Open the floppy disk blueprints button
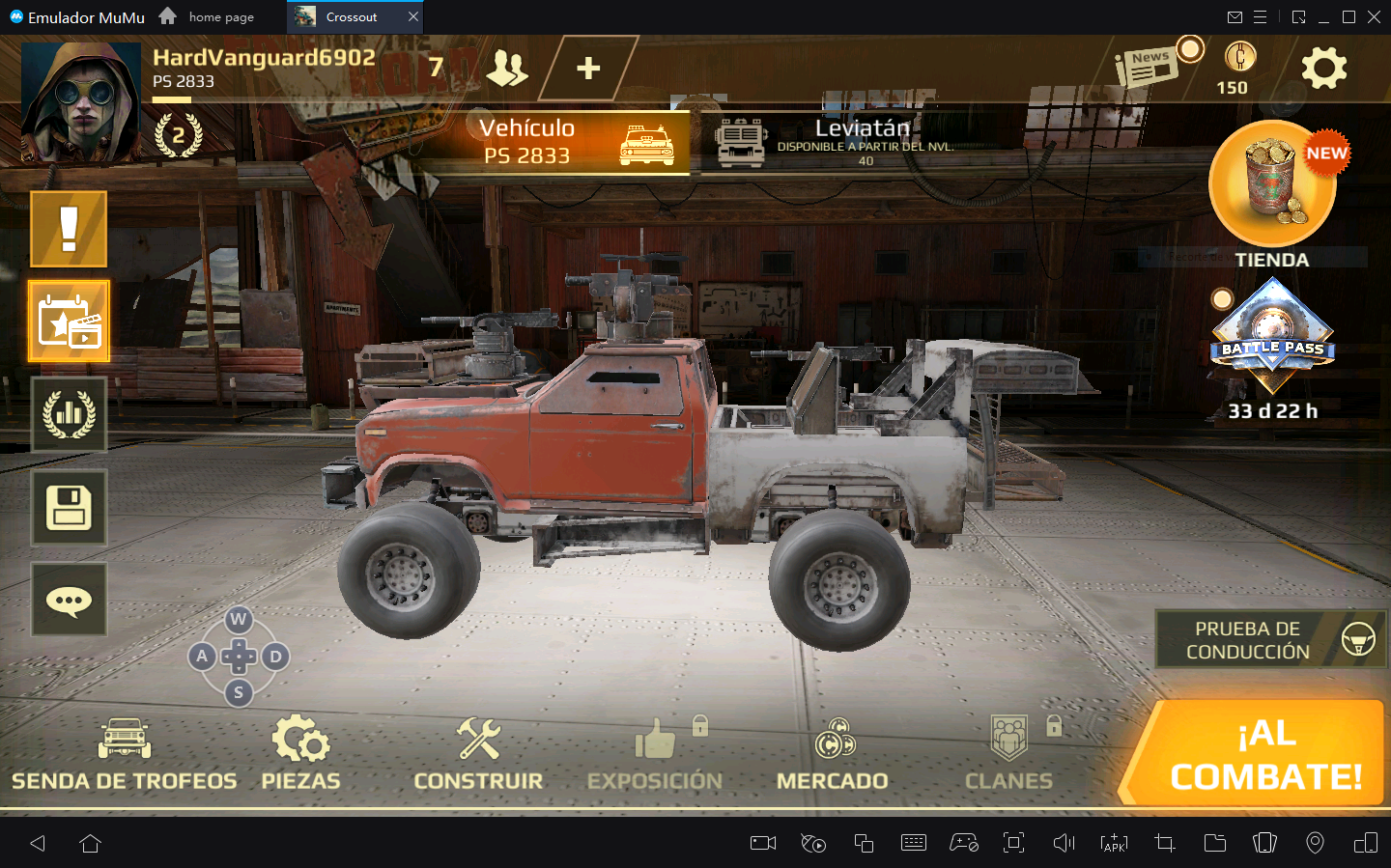Image resolution: width=1391 pixels, height=868 pixels. tap(69, 507)
